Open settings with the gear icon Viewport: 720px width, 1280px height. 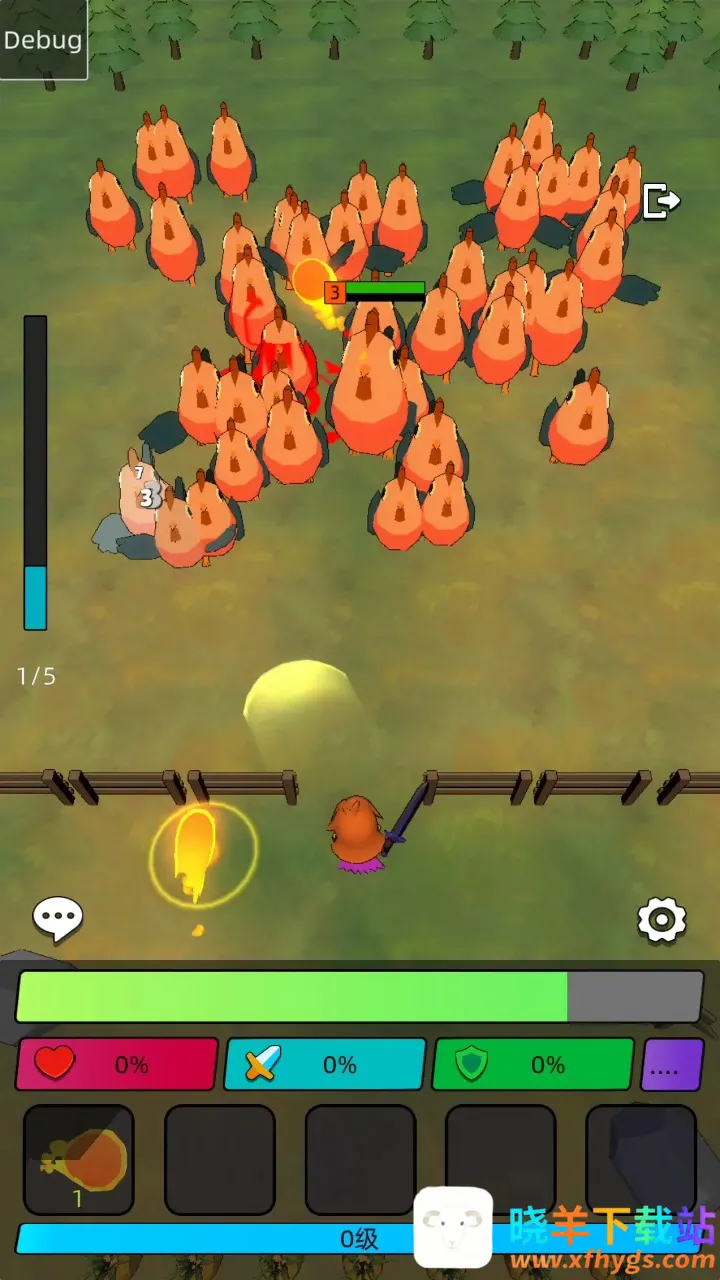click(661, 919)
